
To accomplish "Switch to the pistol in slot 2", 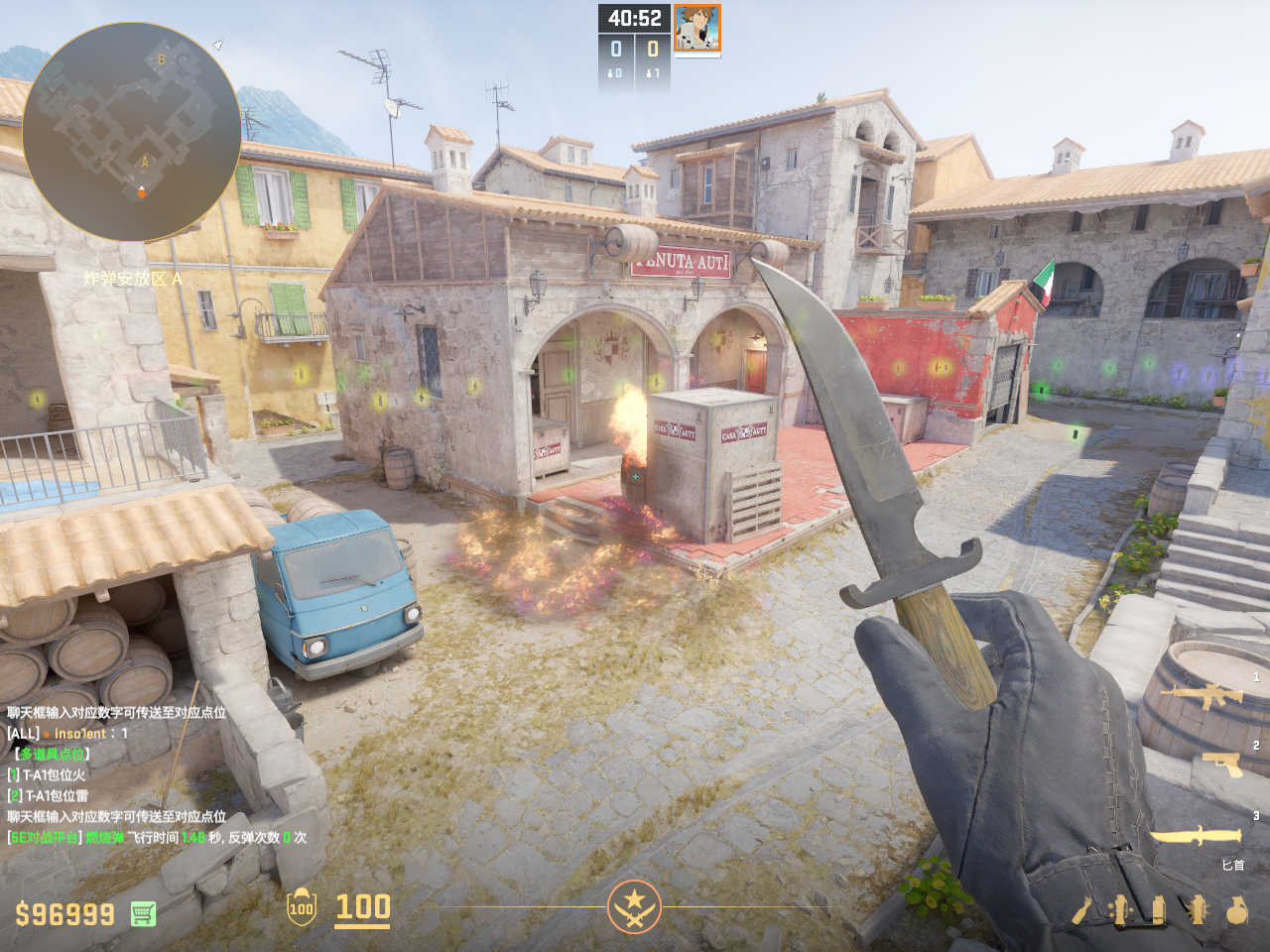I will tap(1221, 764).
